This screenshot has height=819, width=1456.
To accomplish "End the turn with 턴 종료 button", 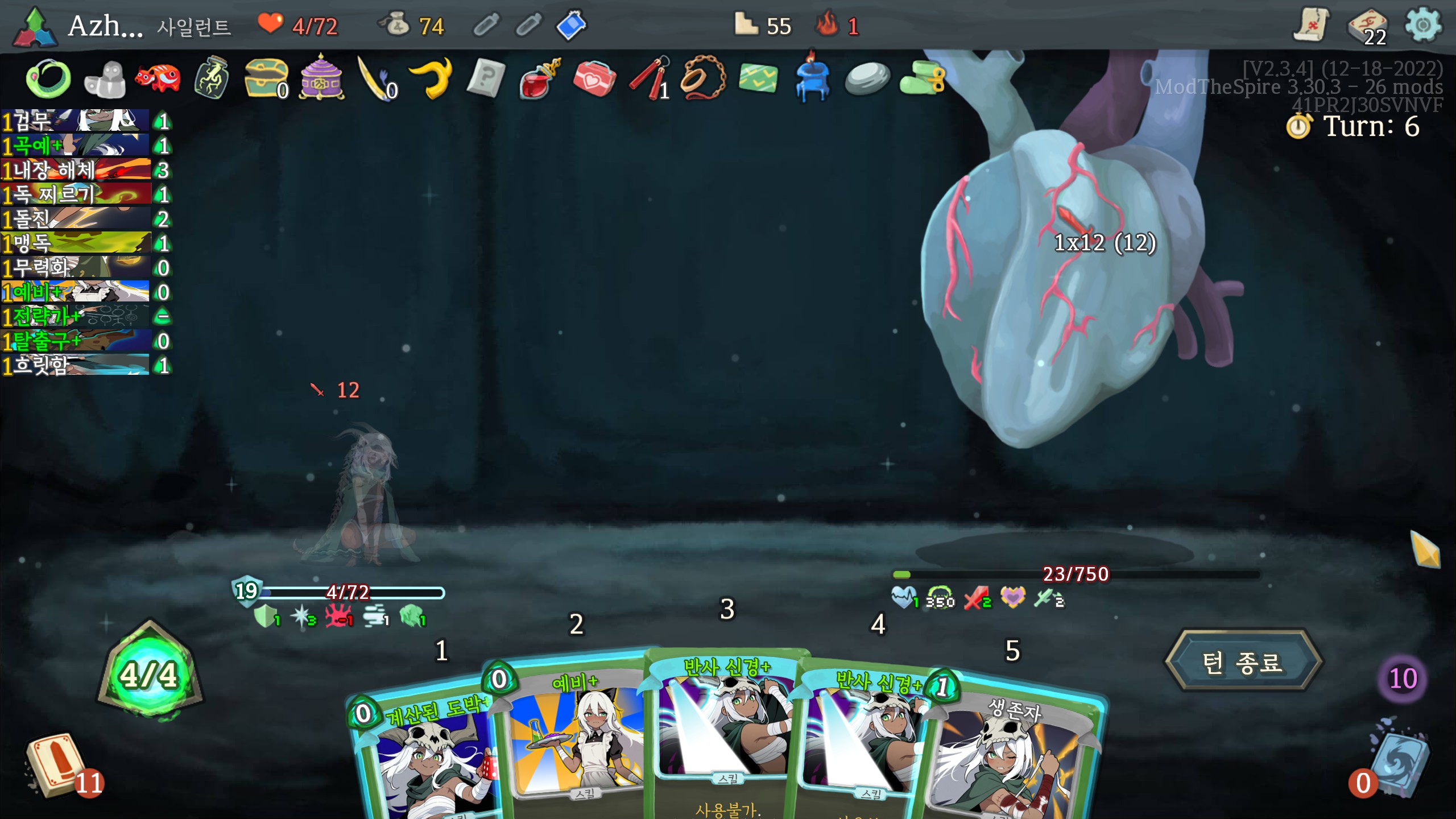I will (x=1243, y=662).
